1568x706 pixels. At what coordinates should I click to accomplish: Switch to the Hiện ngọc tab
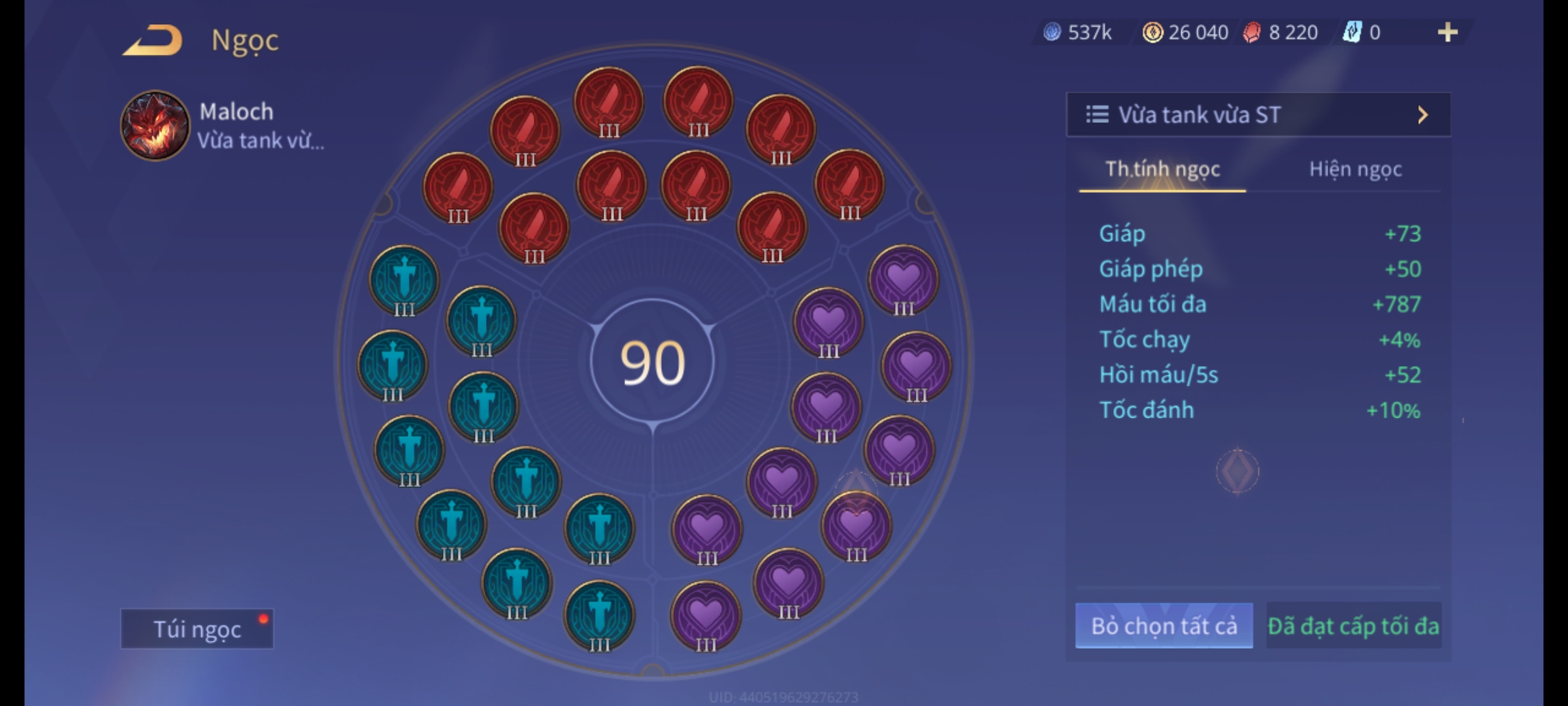[x=1355, y=169]
